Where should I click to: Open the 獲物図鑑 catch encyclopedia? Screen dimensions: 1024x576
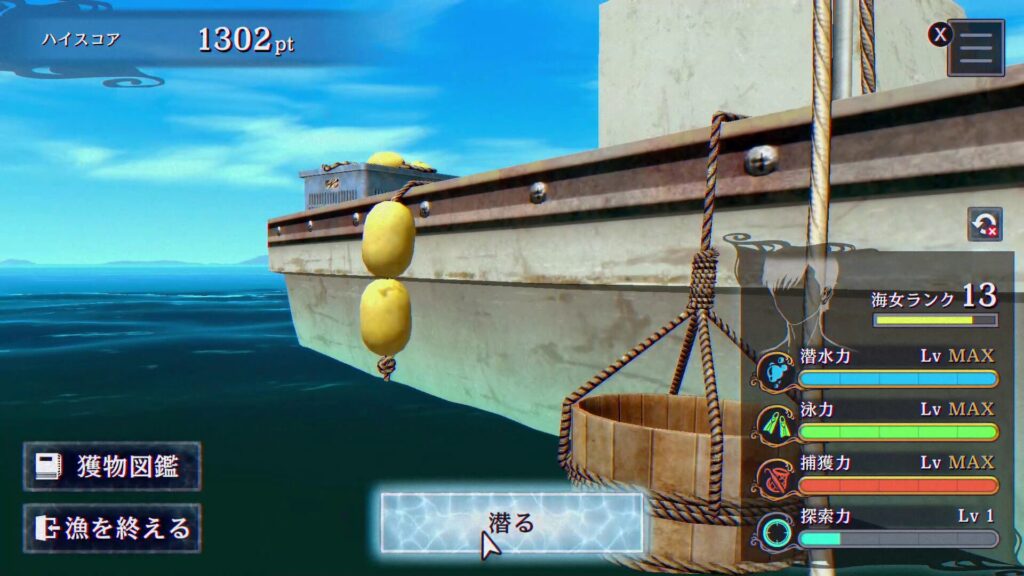pos(113,467)
